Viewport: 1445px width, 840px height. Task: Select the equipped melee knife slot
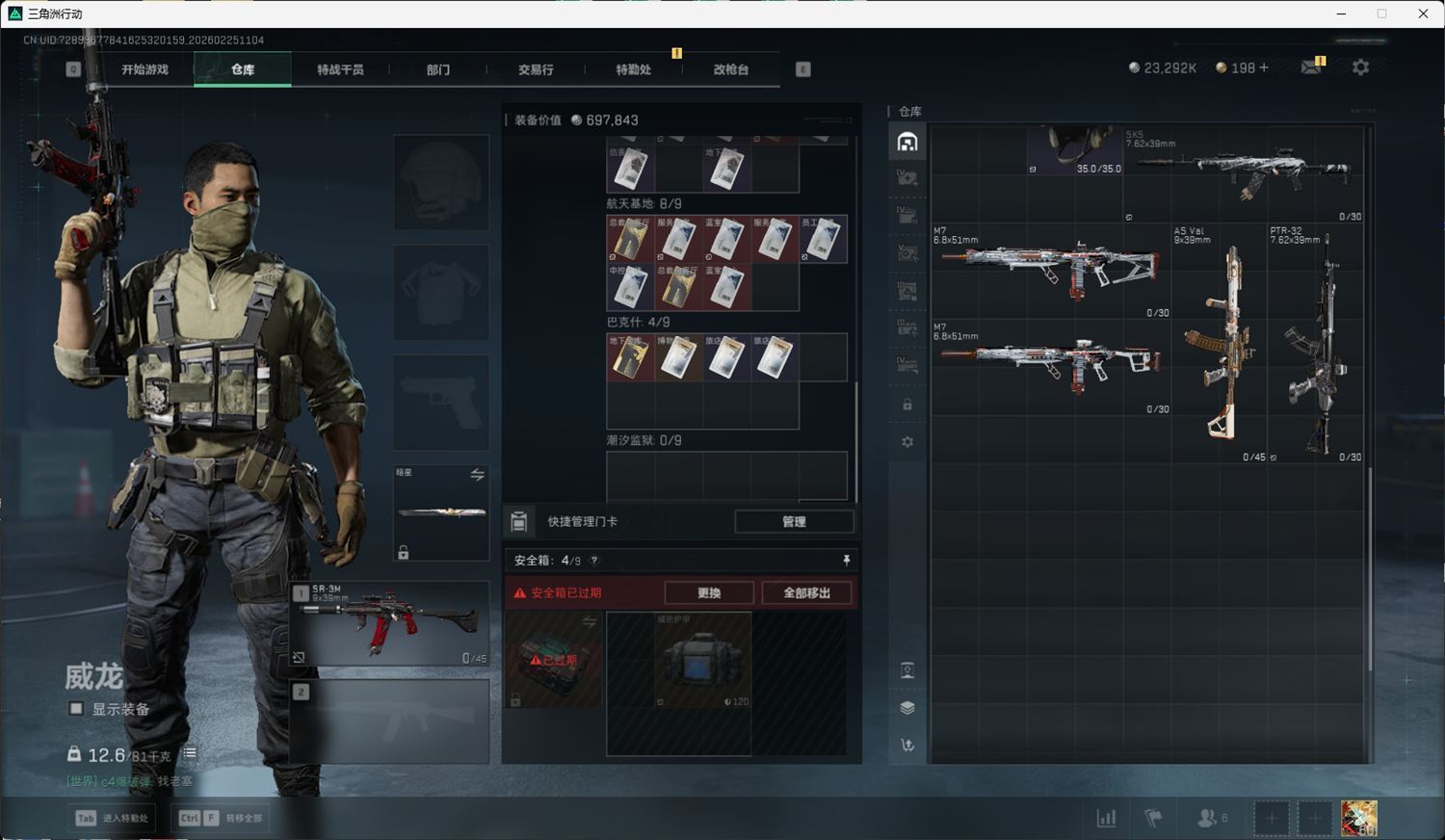point(441,512)
